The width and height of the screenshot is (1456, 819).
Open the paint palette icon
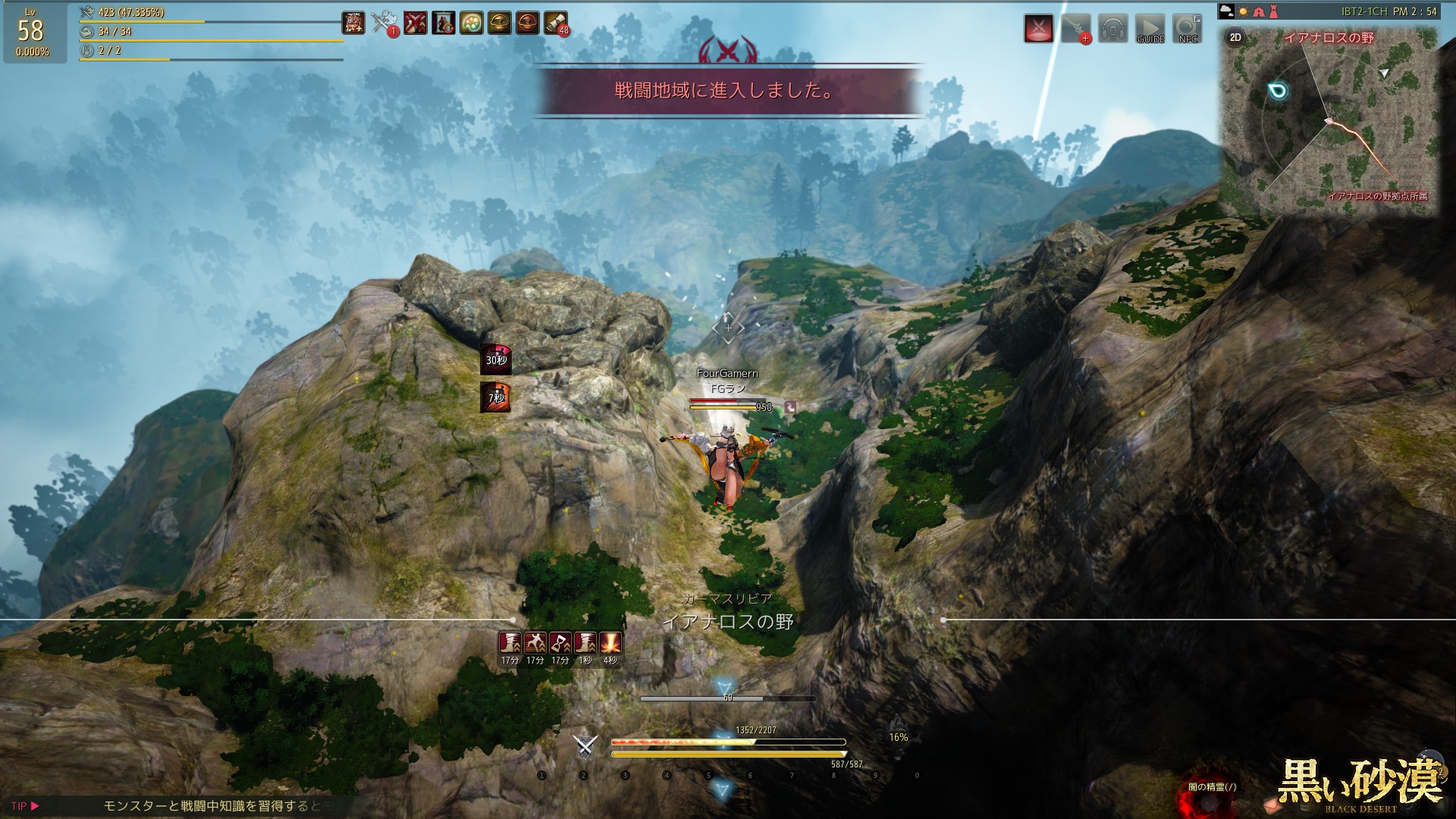tap(471, 23)
